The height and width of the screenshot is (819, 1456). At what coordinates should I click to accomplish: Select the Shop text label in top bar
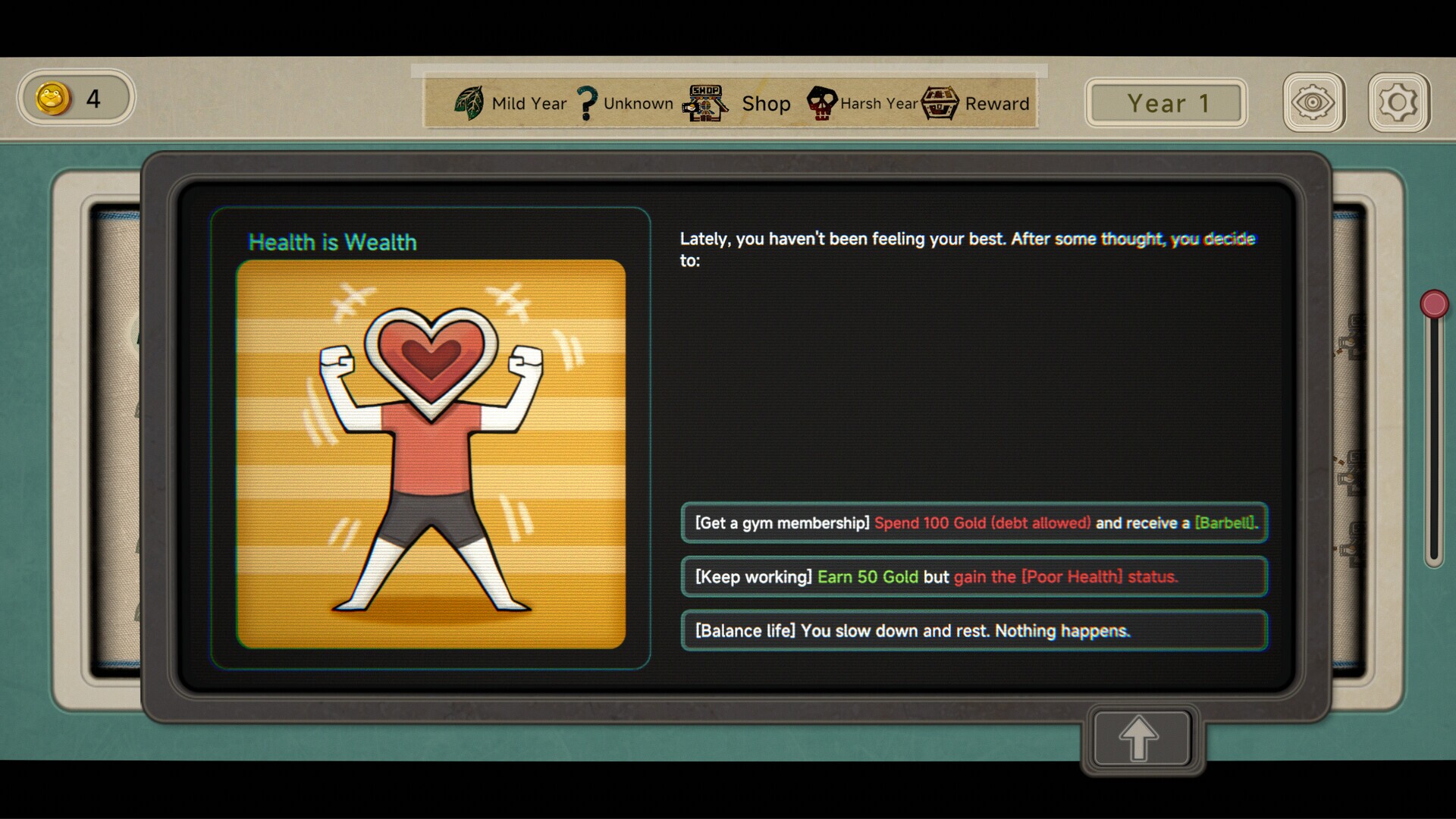coord(765,104)
